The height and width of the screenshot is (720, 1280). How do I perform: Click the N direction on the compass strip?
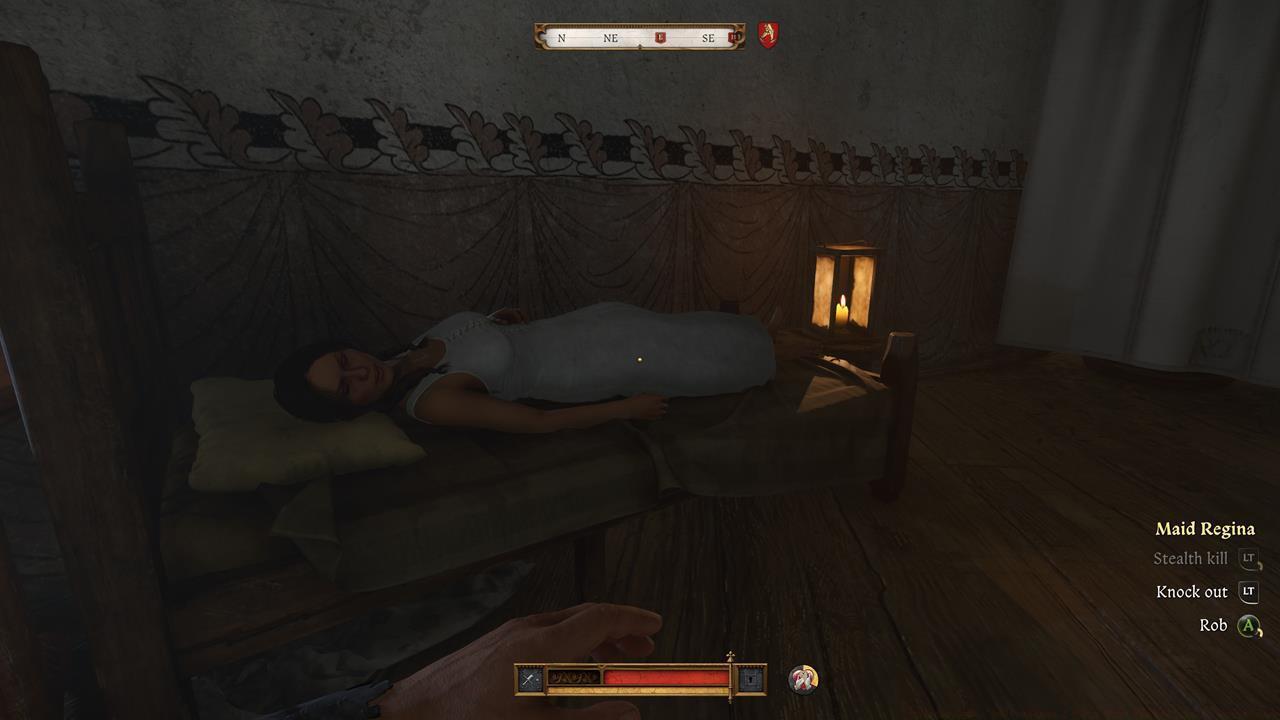point(562,38)
